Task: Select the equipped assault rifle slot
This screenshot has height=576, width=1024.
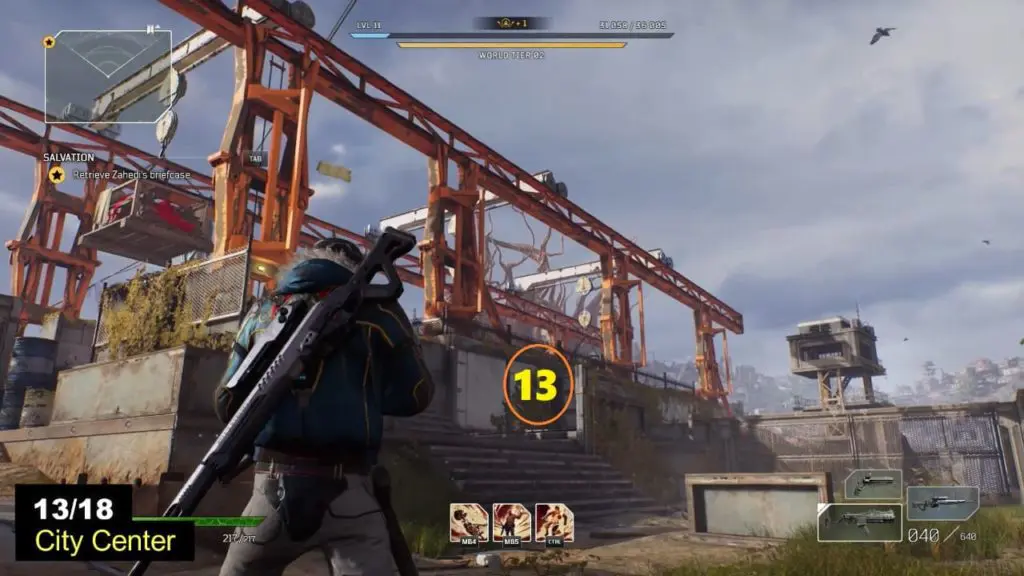Action: point(859,522)
